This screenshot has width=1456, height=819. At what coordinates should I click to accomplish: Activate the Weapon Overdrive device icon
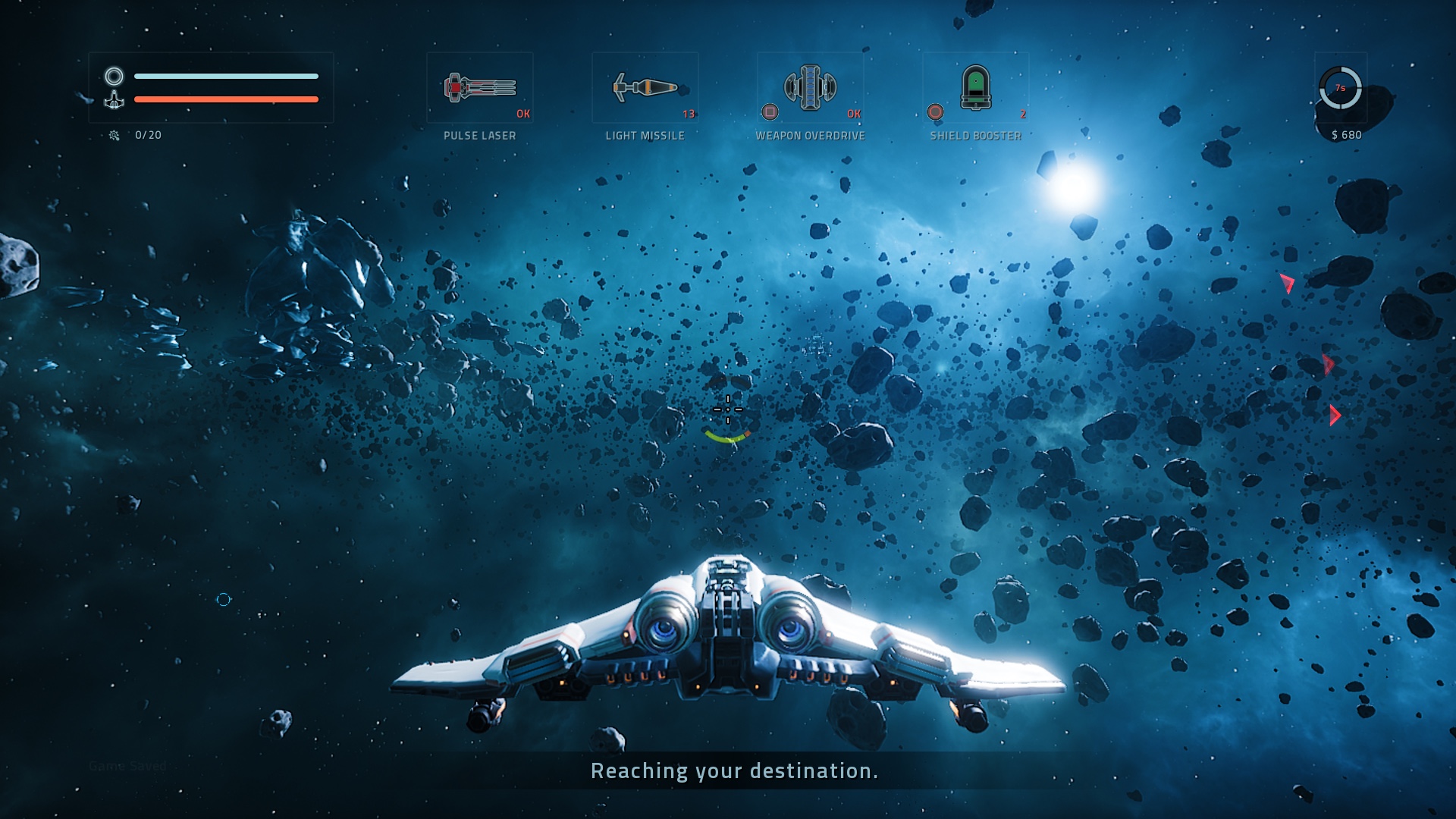click(811, 86)
